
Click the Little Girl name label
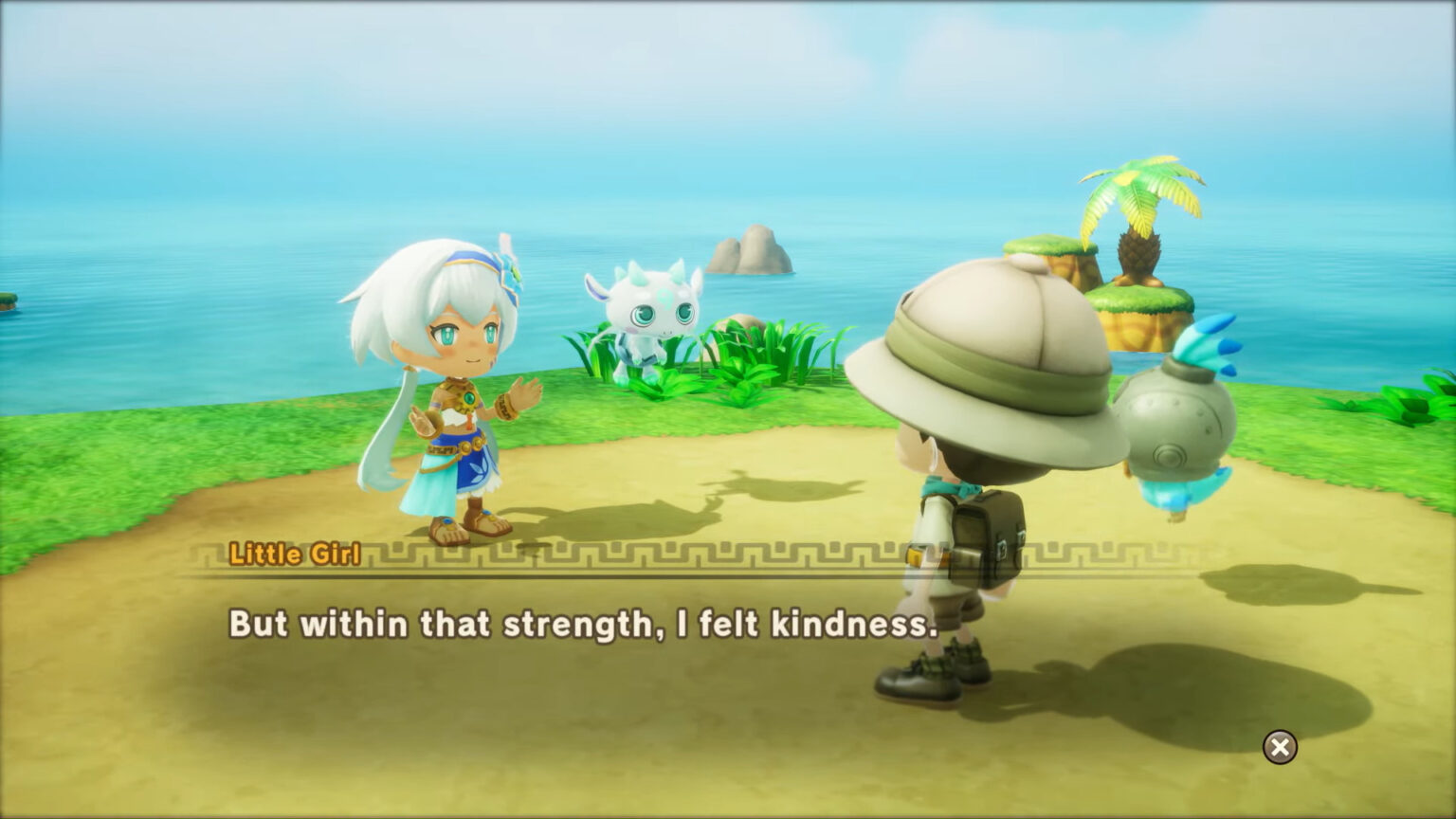[x=296, y=555]
